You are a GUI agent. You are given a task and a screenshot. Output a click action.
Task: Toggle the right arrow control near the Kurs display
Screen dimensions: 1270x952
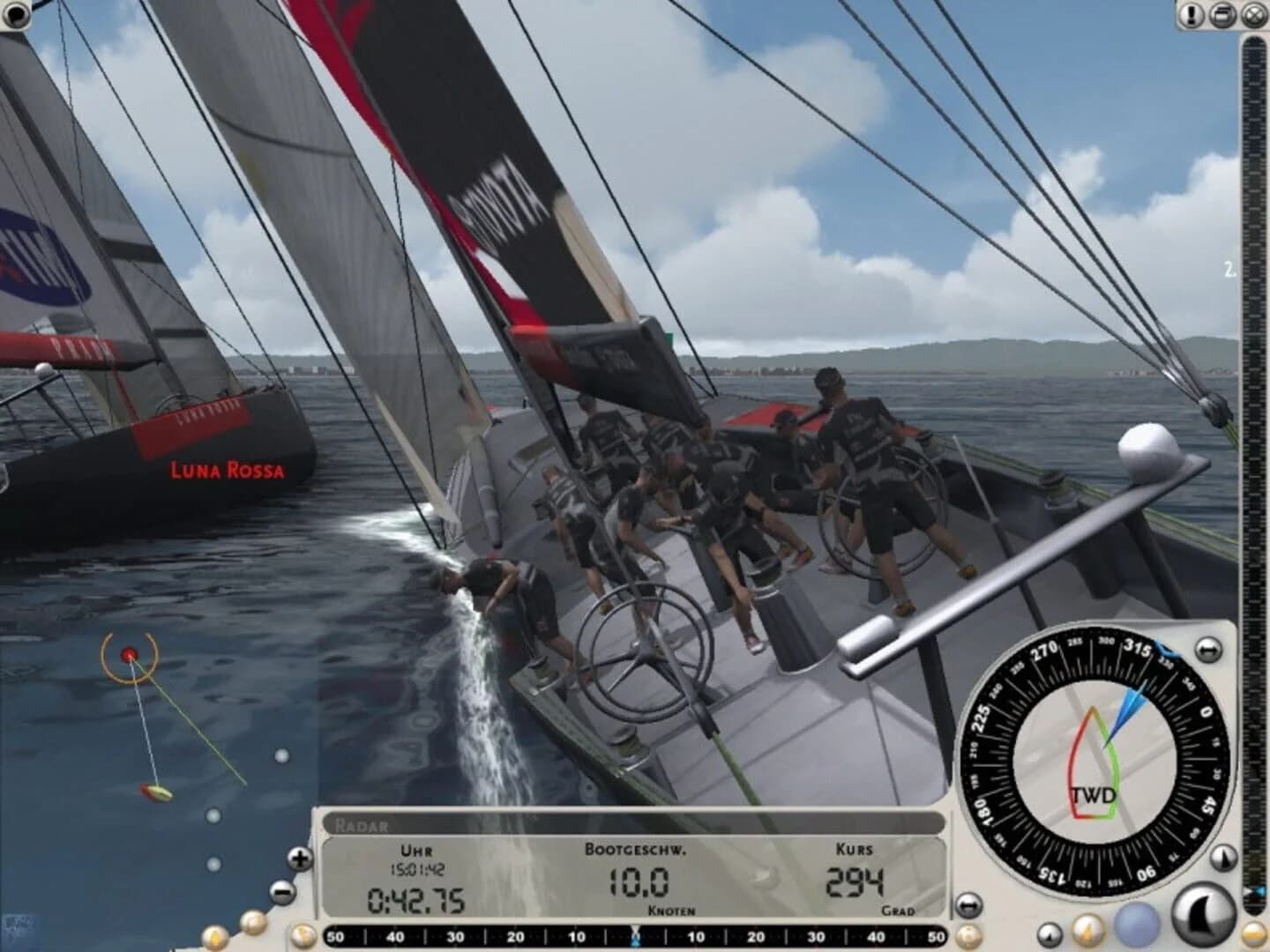click(x=970, y=905)
